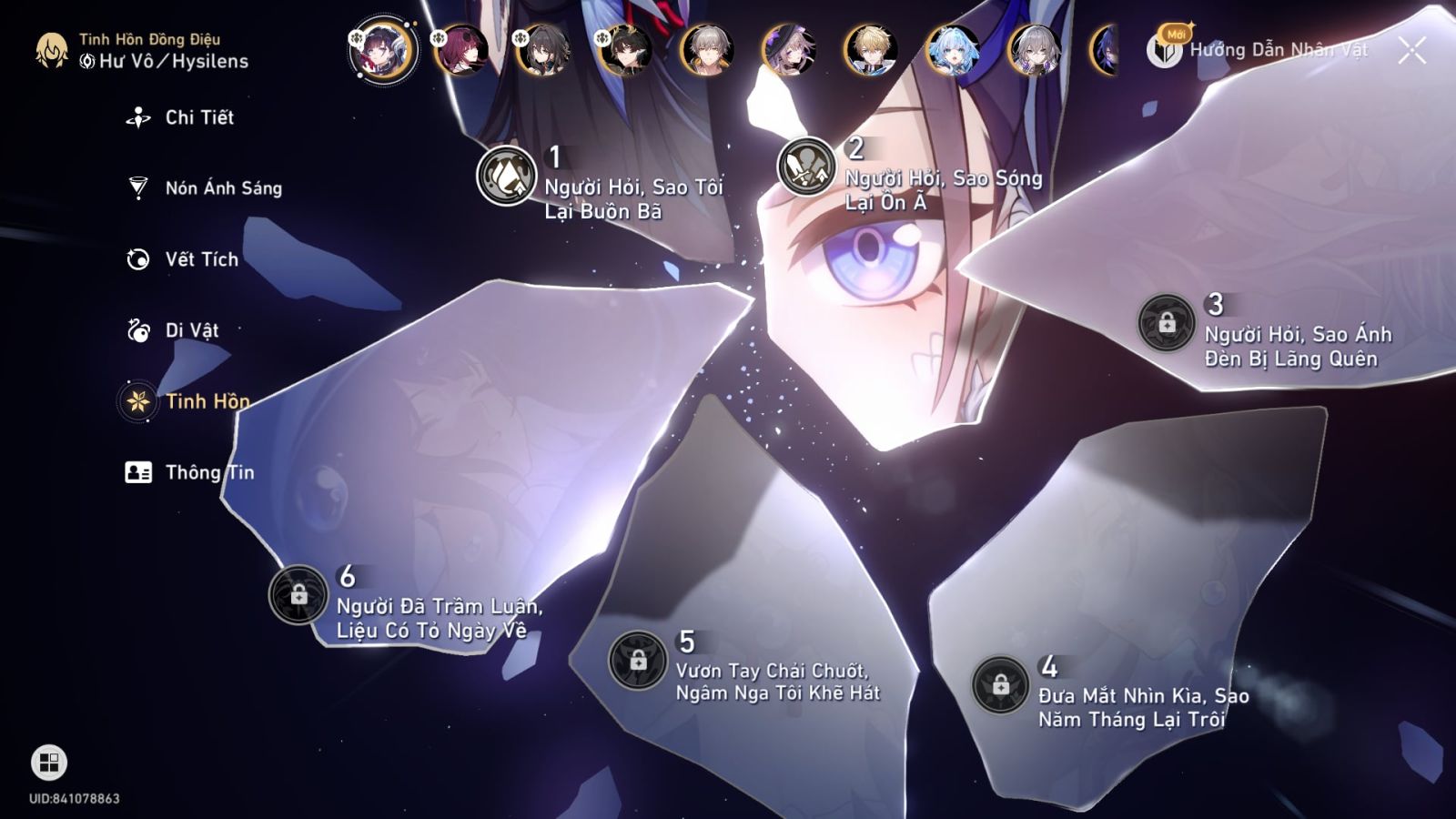The image size is (1456, 819).
Task: Select the Chi Tiết sidebar icon
Action: pos(136,116)
